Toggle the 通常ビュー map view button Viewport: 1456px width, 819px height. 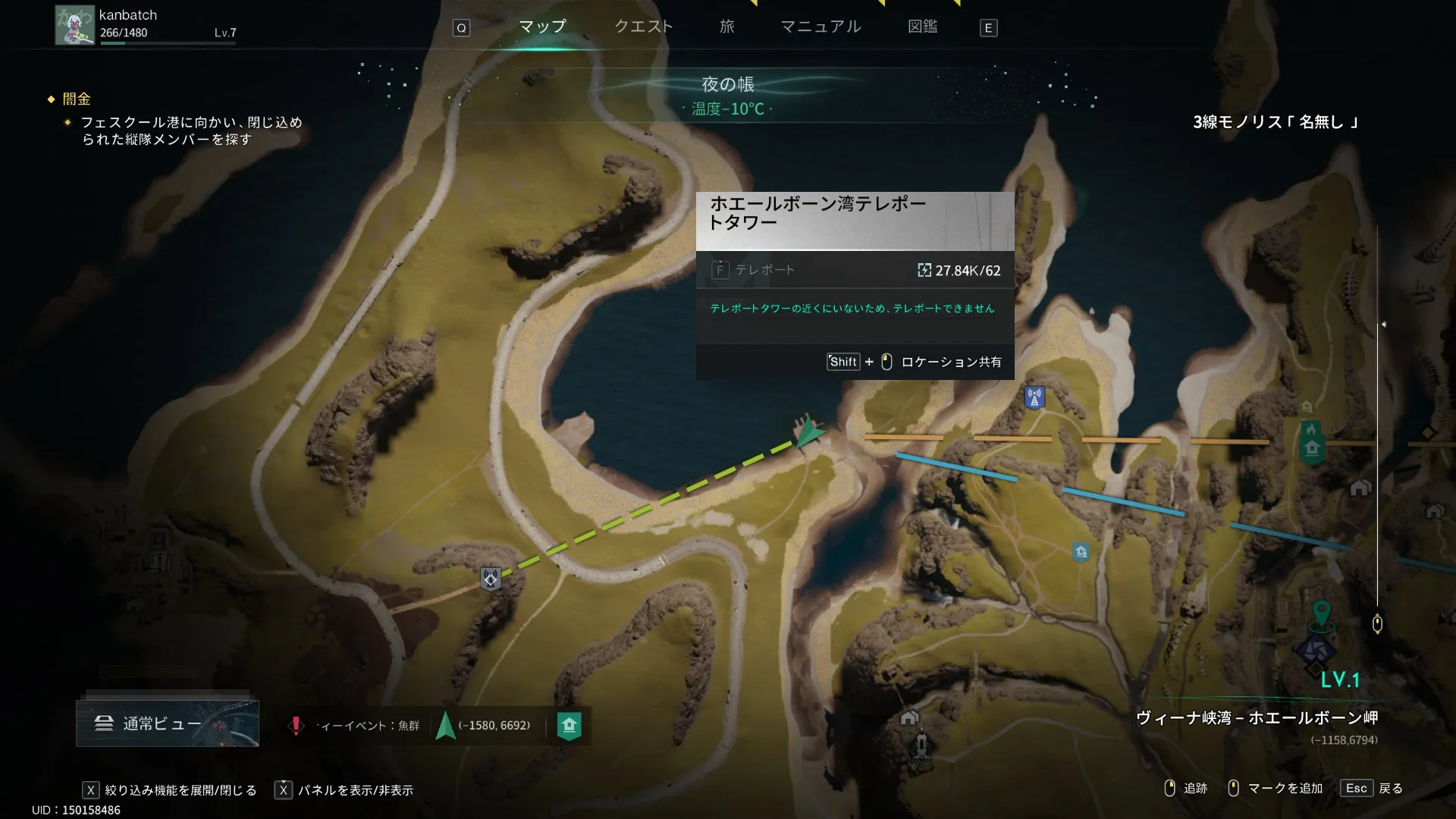coord(167,723)
